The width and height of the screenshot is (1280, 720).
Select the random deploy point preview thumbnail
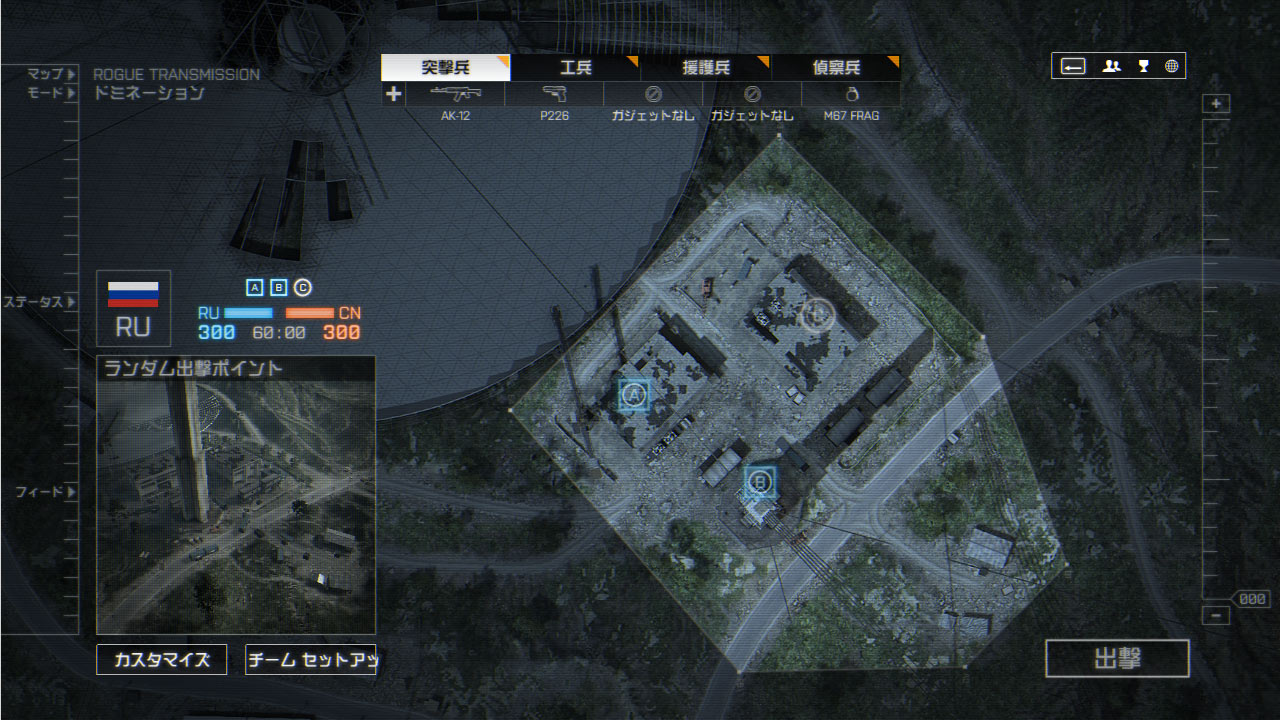point(236,495)
